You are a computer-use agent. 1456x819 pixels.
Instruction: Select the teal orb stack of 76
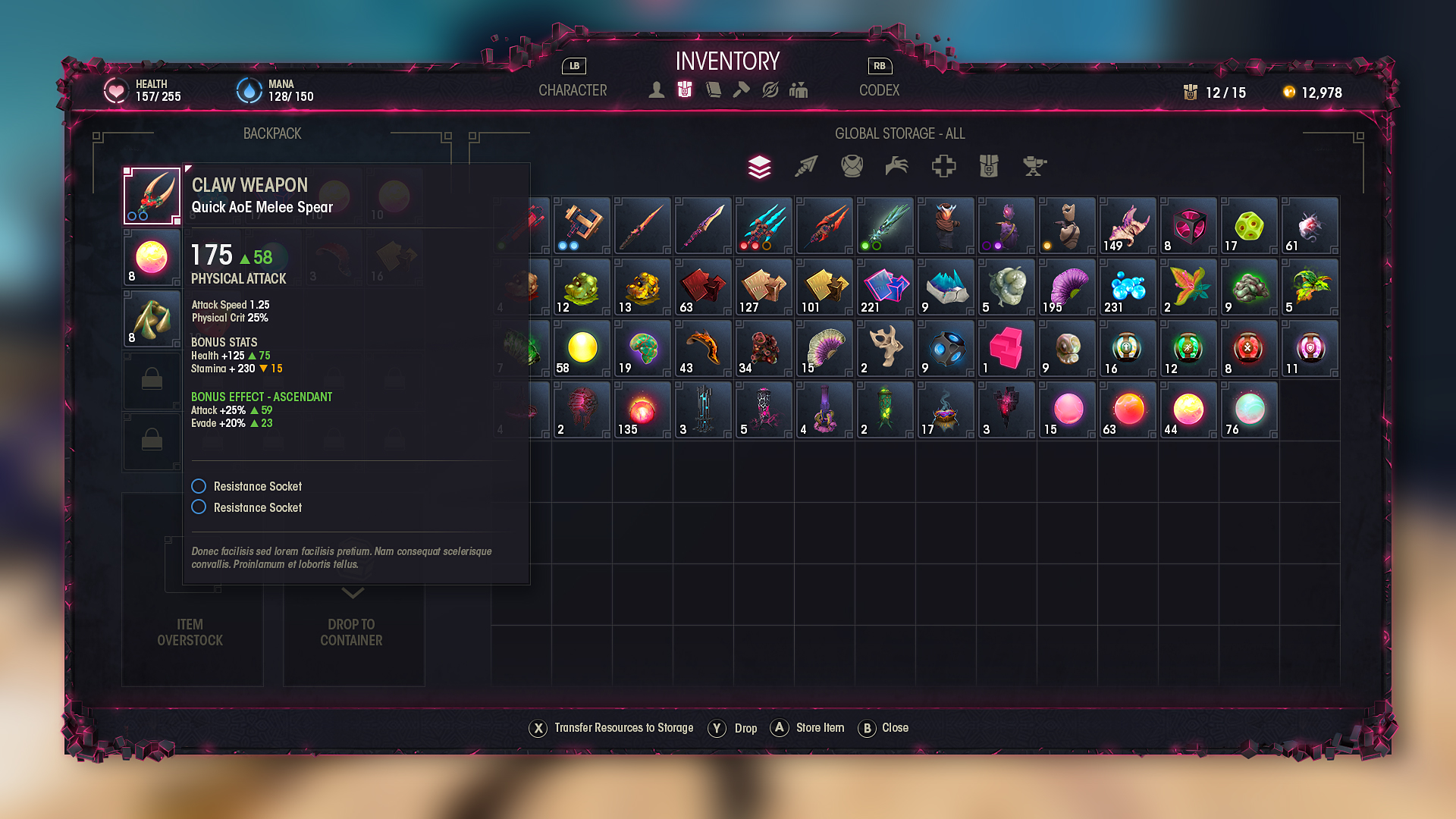click(x=1249, y=409)
